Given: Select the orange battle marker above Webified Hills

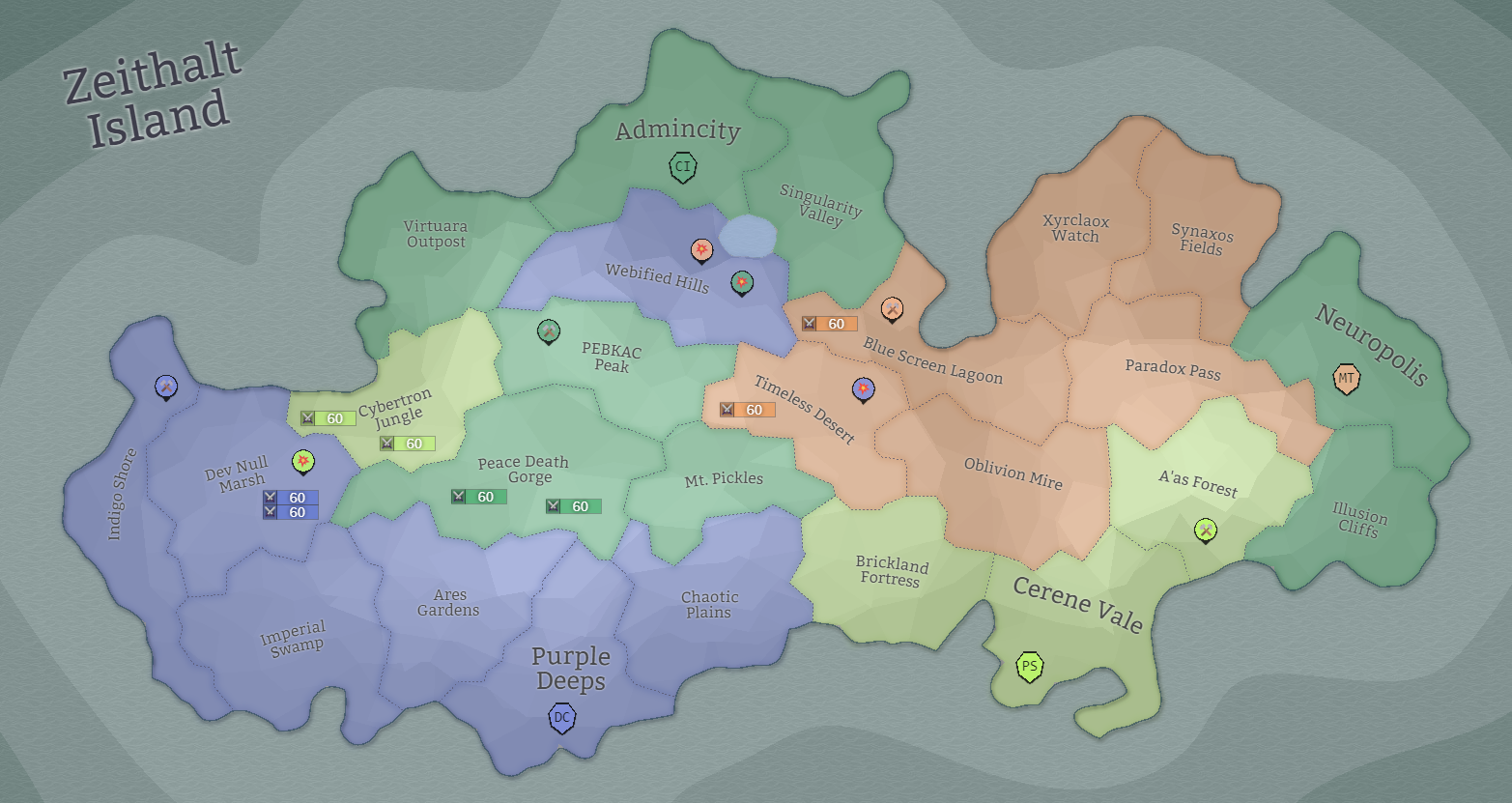Looking at the screenshot, I should click(x=701, y=250).
